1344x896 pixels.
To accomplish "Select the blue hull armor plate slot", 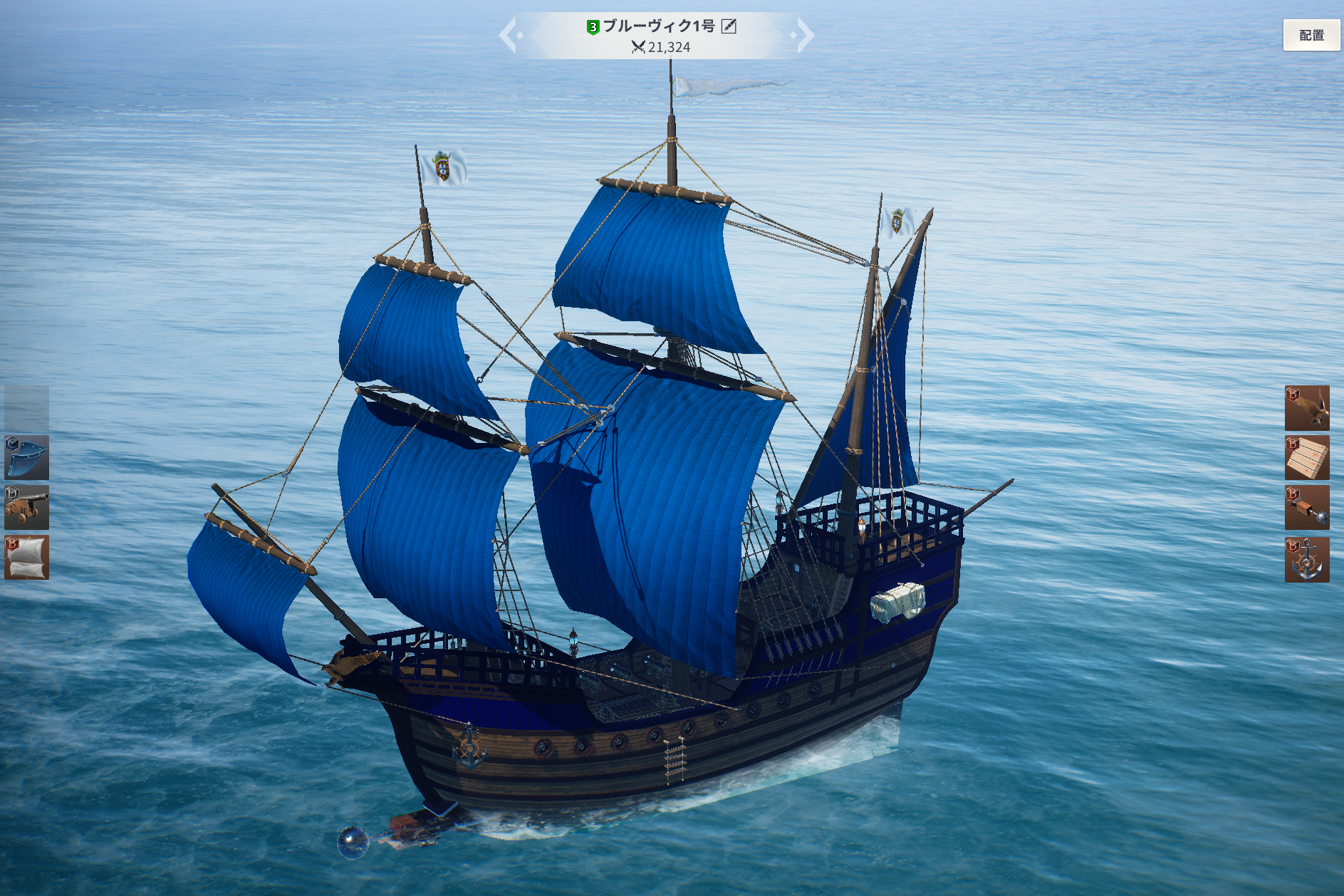I will [27, 457].
